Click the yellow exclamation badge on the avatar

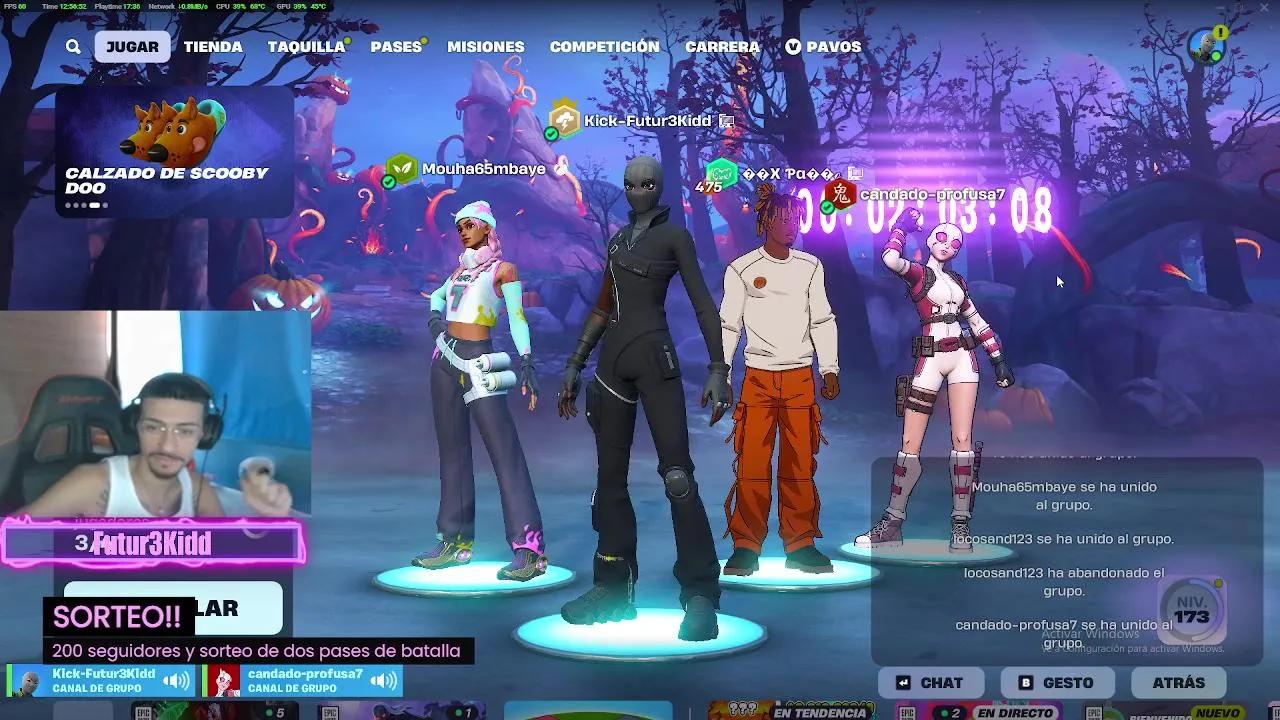pyautogui.click(x=1221, y=32)
